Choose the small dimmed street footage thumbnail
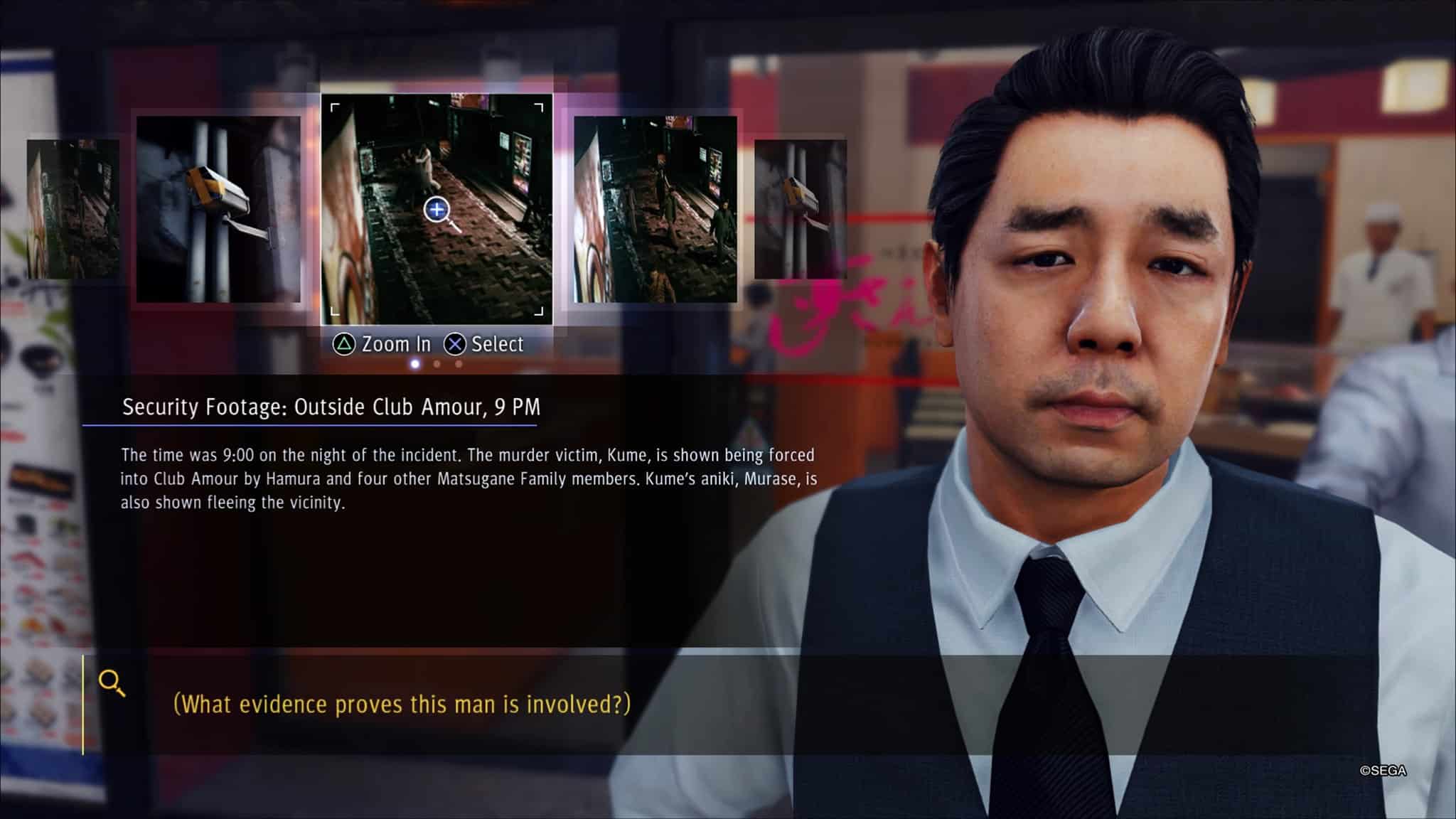Viewport: 1456px width, 819px height. 73,209
